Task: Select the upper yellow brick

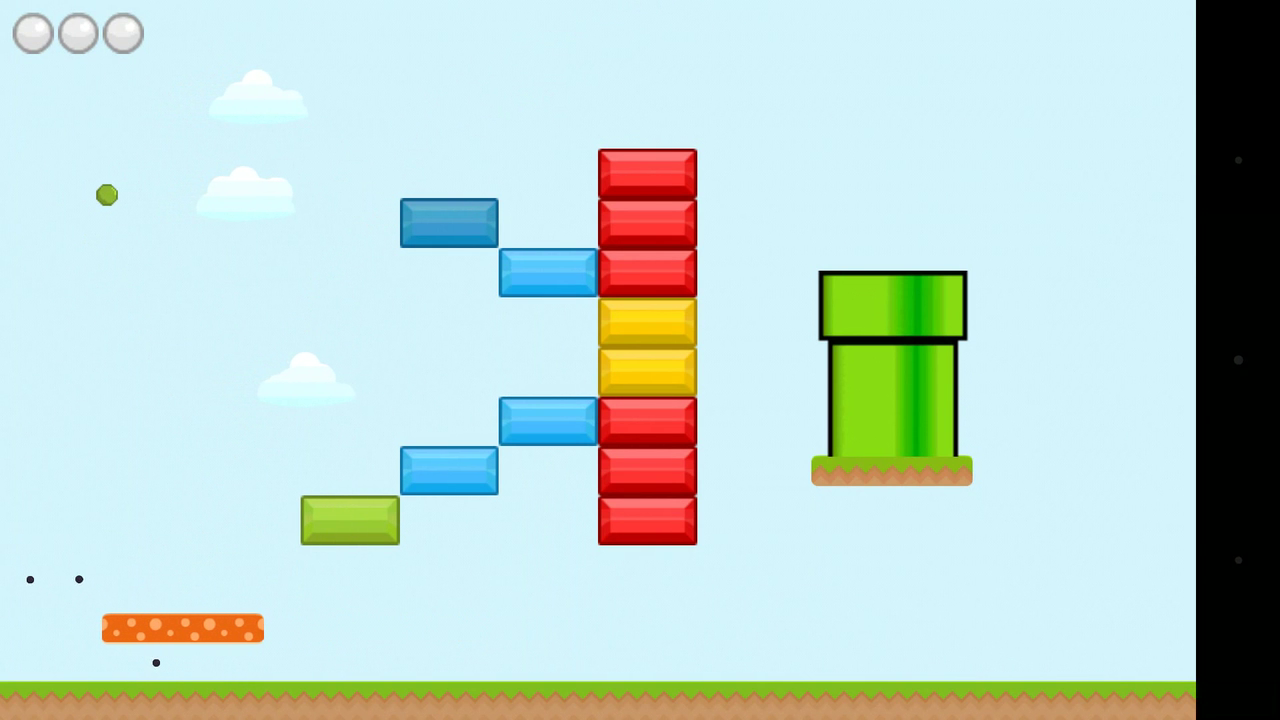Action: [x=647, y=321]
